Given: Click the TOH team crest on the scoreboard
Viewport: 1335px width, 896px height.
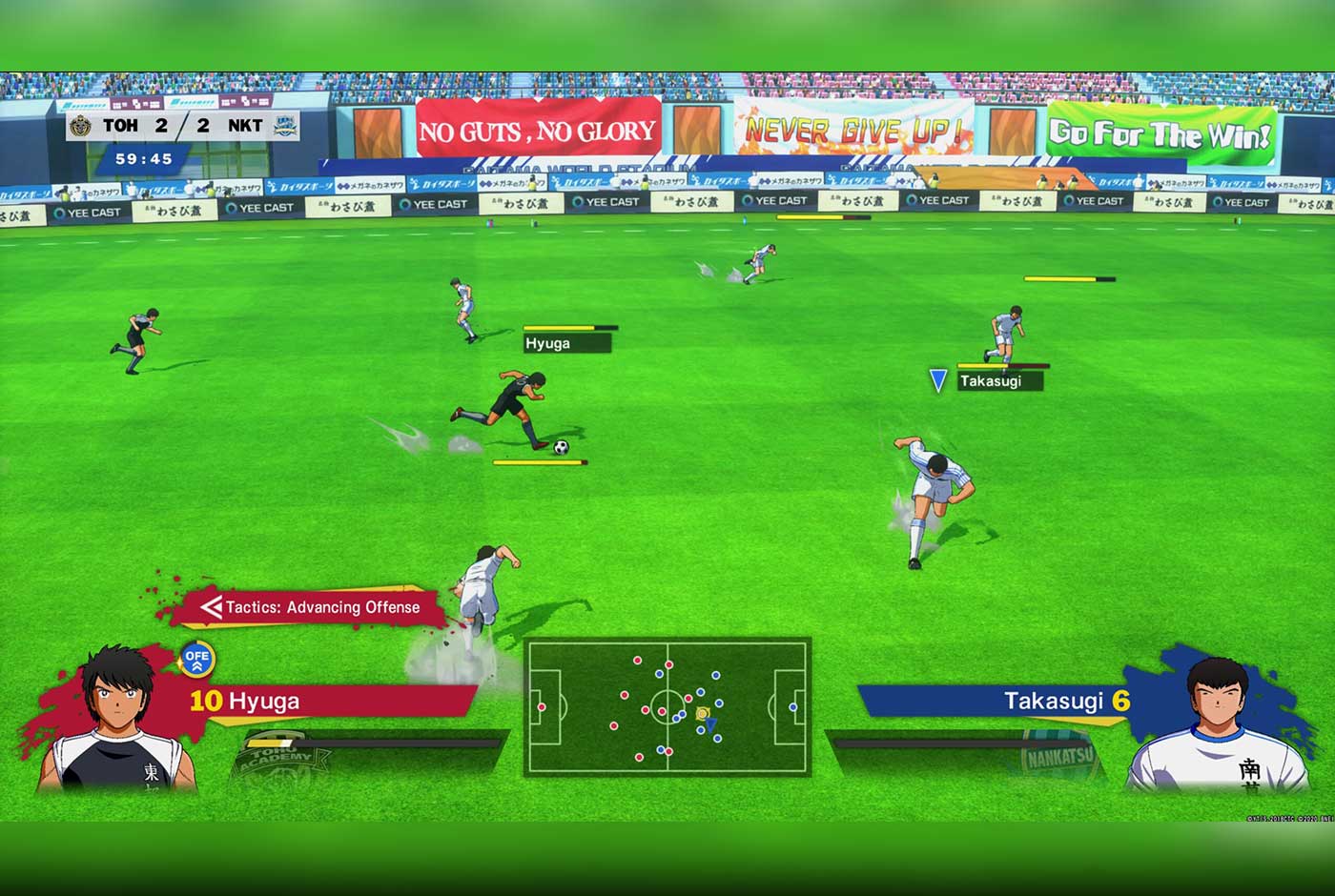Looking at the screenshot, I should pyautogui.click(x=79, y=125).
